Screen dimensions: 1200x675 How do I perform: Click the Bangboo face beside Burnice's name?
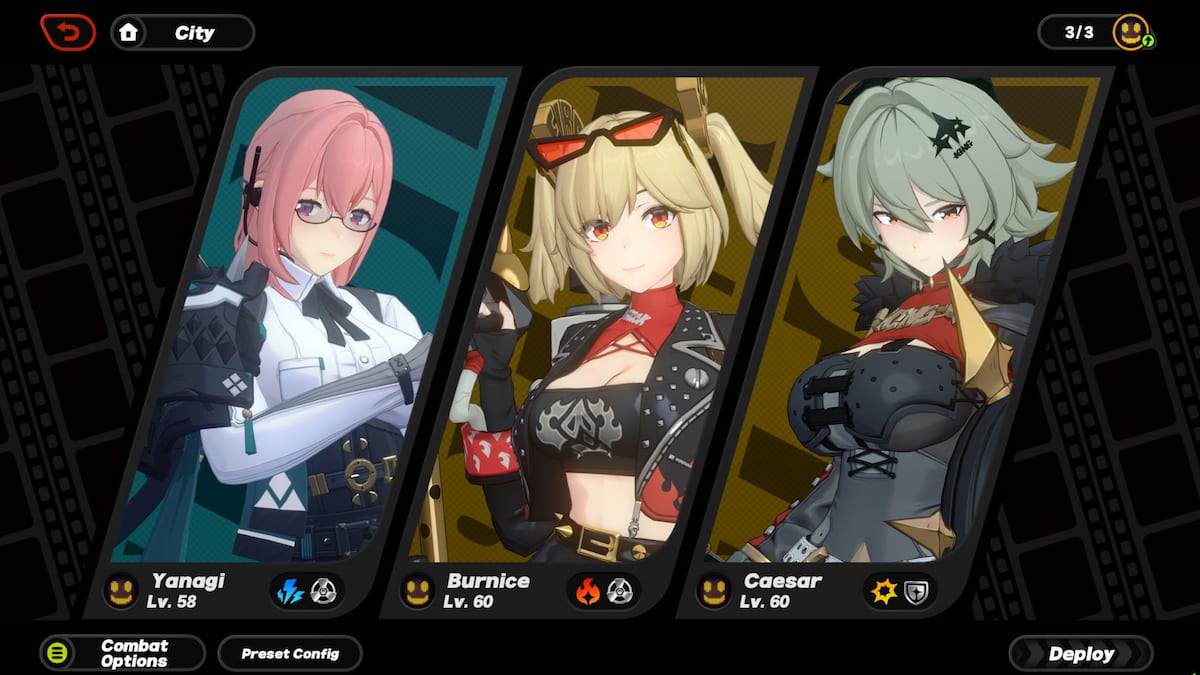(416, 590)
